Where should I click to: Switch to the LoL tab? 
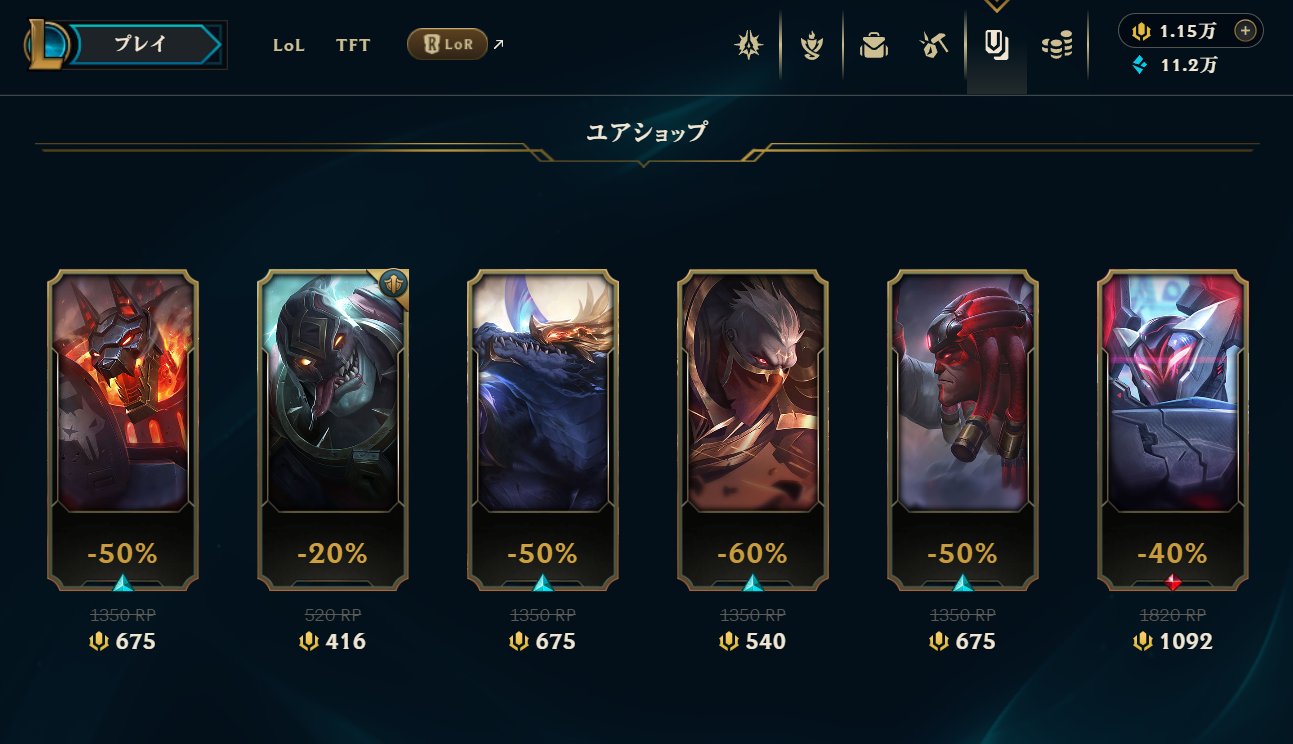pos(289,45)
